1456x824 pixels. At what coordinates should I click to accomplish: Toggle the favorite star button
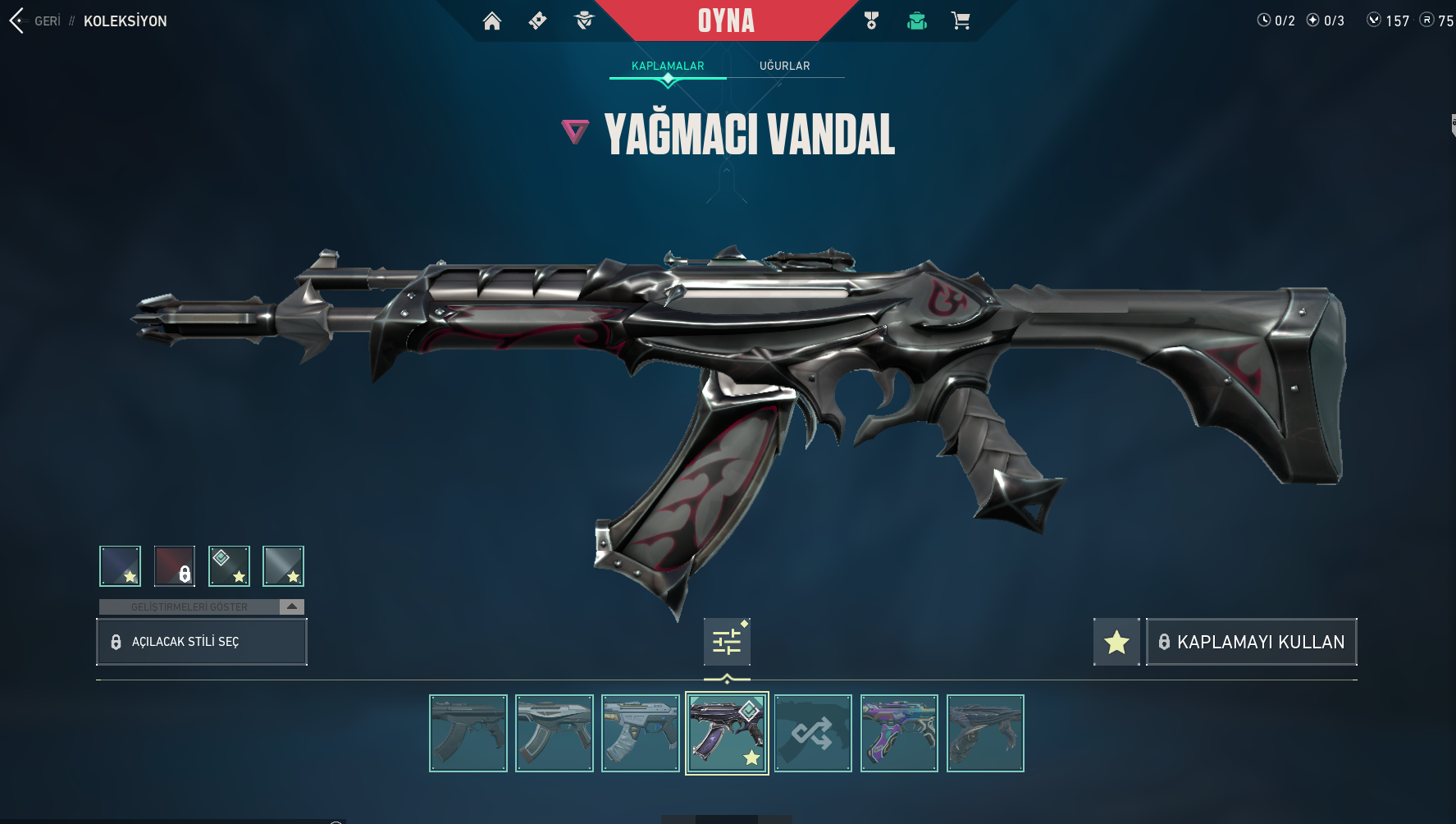[x=1116, y=642]
